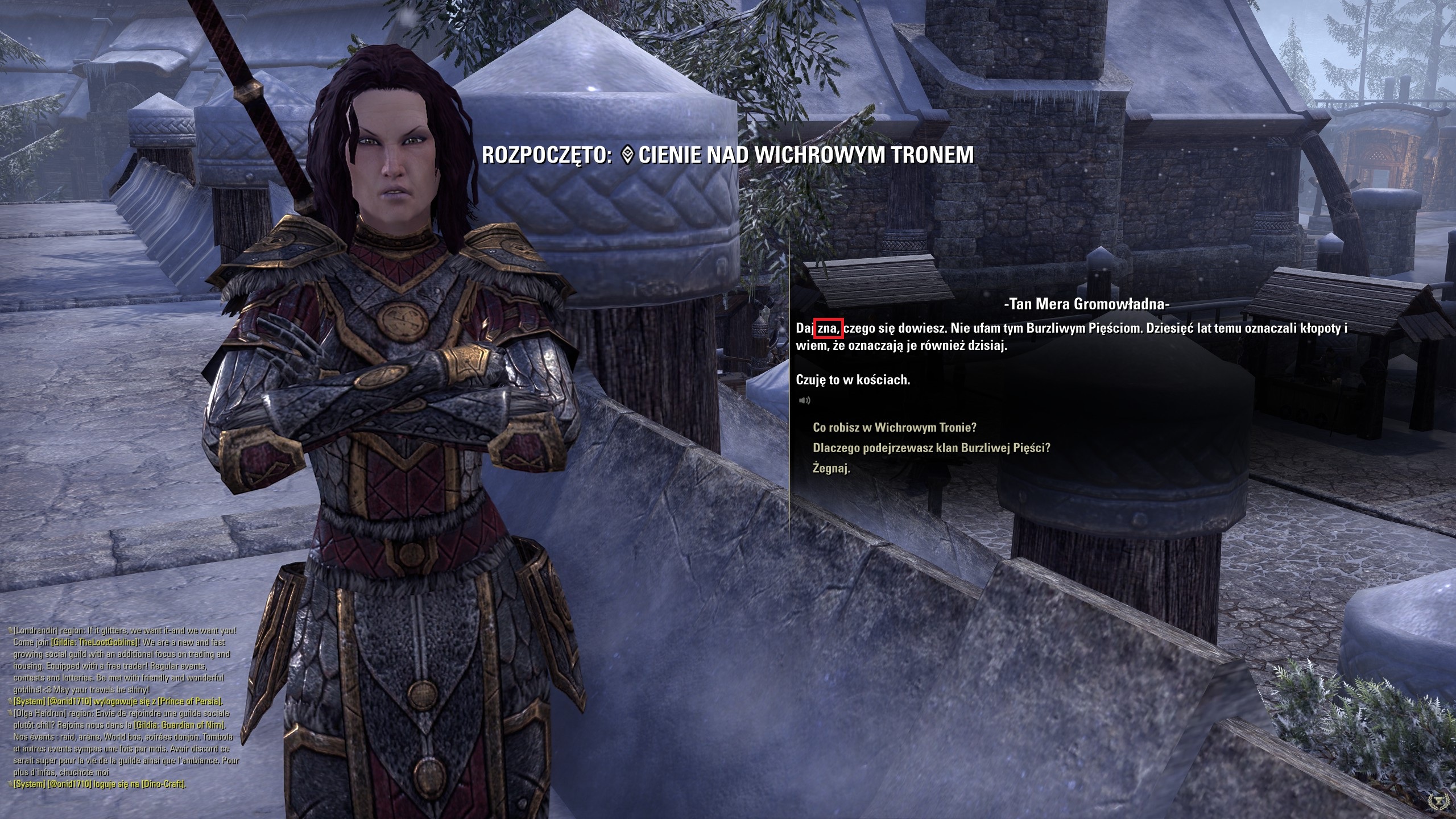Click the Olga Heidrun player name in chat
Screen dimensions: 1456x819
[x=39, y=713]
